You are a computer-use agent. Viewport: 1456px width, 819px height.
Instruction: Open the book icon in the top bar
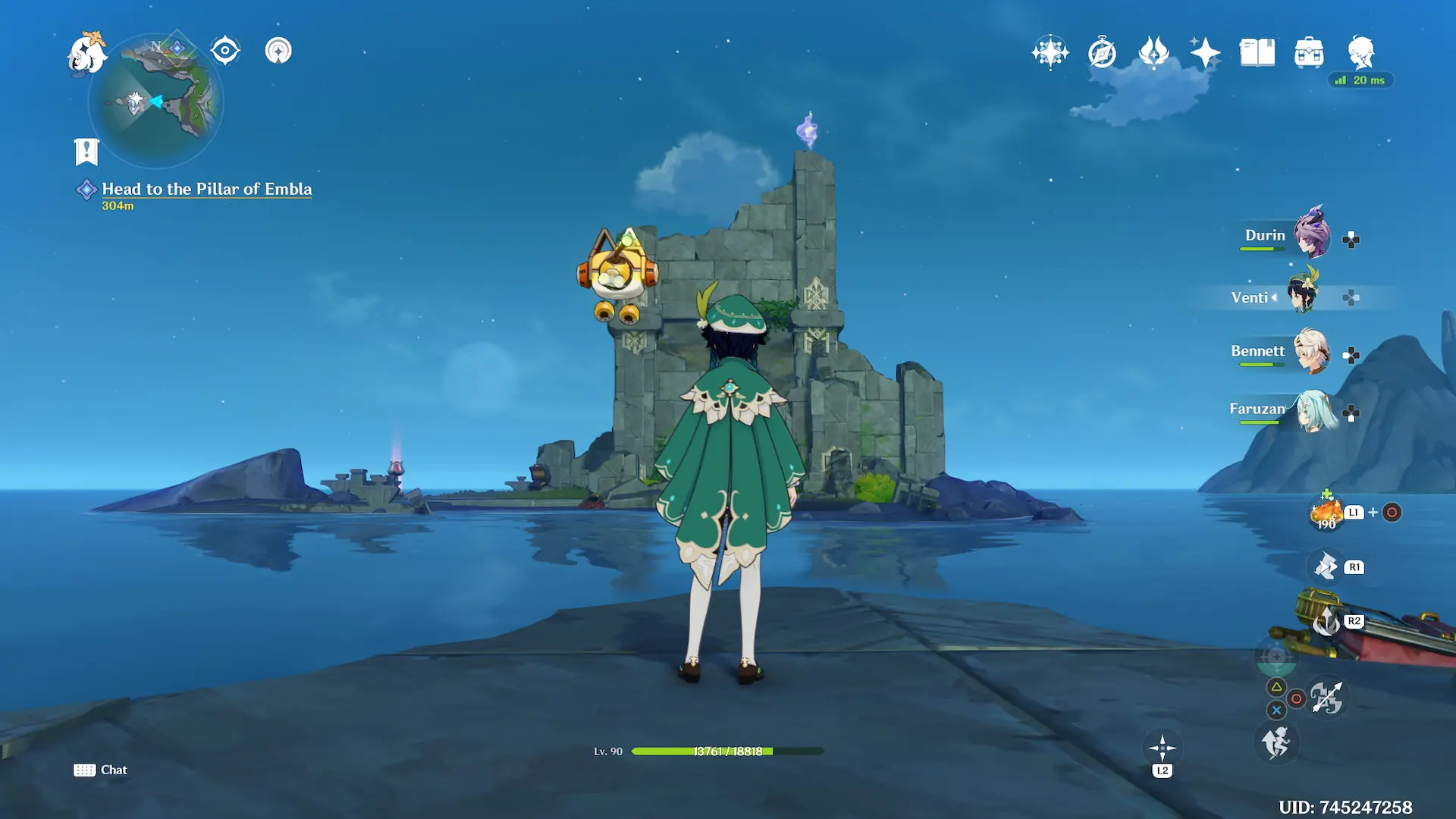click(1257, 53)
